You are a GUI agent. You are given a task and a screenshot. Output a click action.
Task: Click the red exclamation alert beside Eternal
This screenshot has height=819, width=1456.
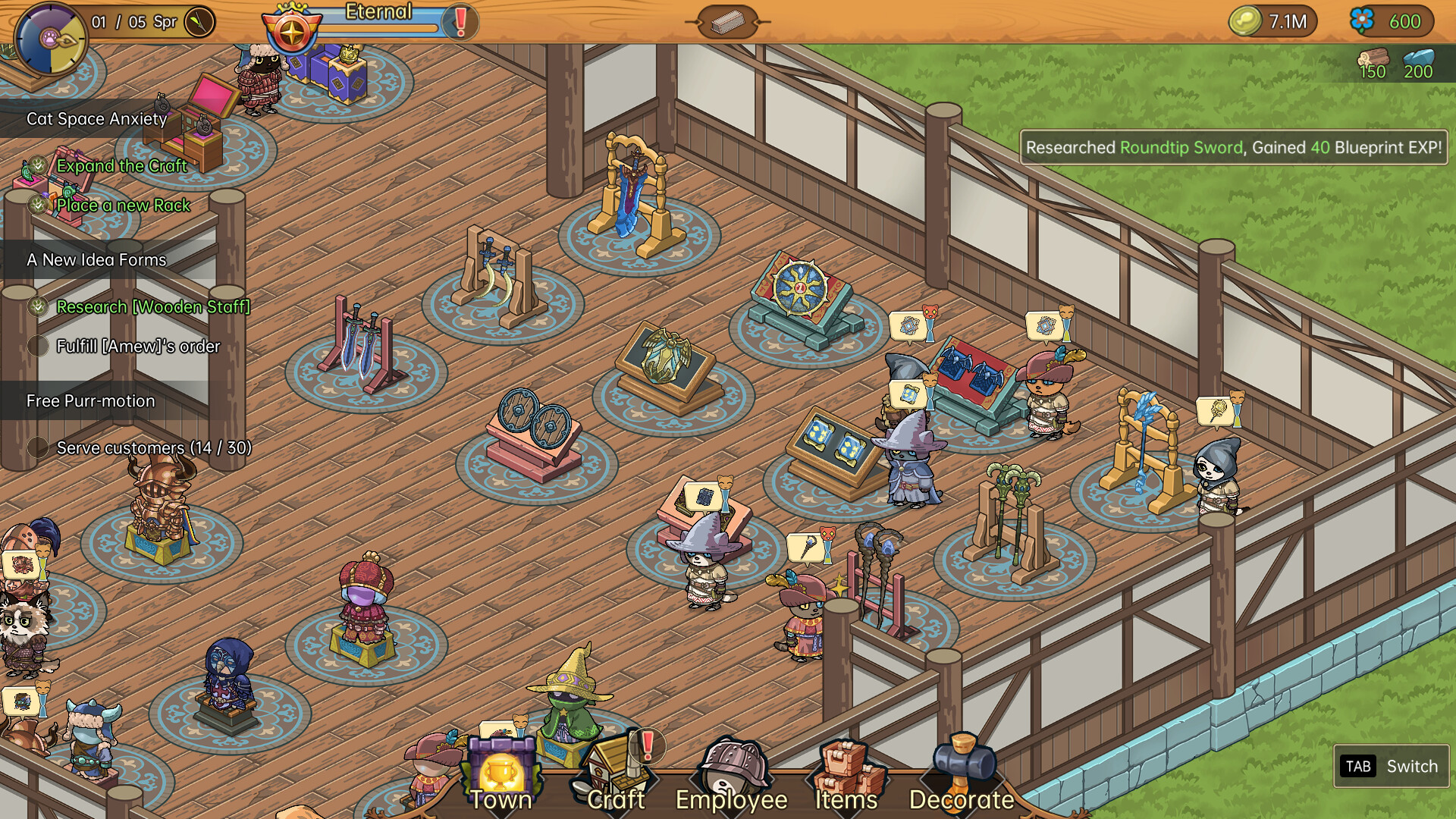[x=460, y=22]
